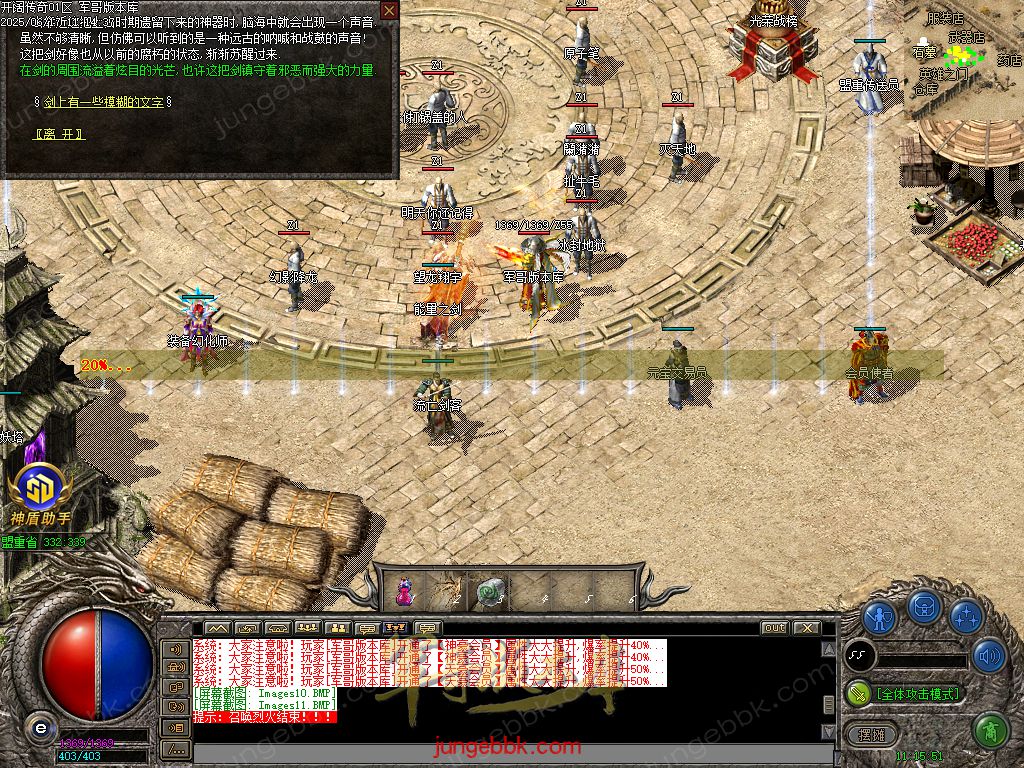The width and height of the screenshot is (1024, 768).
Task: Open the bag via treasure chest icon
Action: [923, 606]
